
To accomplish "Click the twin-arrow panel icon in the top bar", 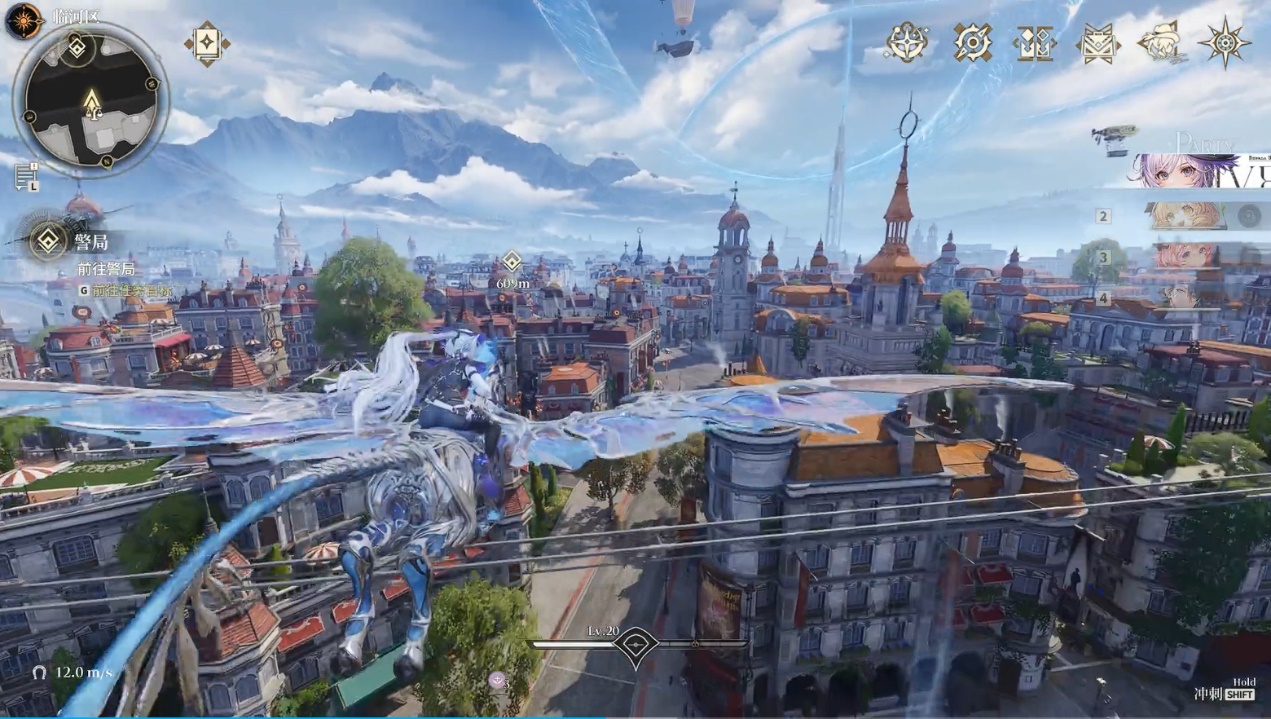I will point(1034,43).
